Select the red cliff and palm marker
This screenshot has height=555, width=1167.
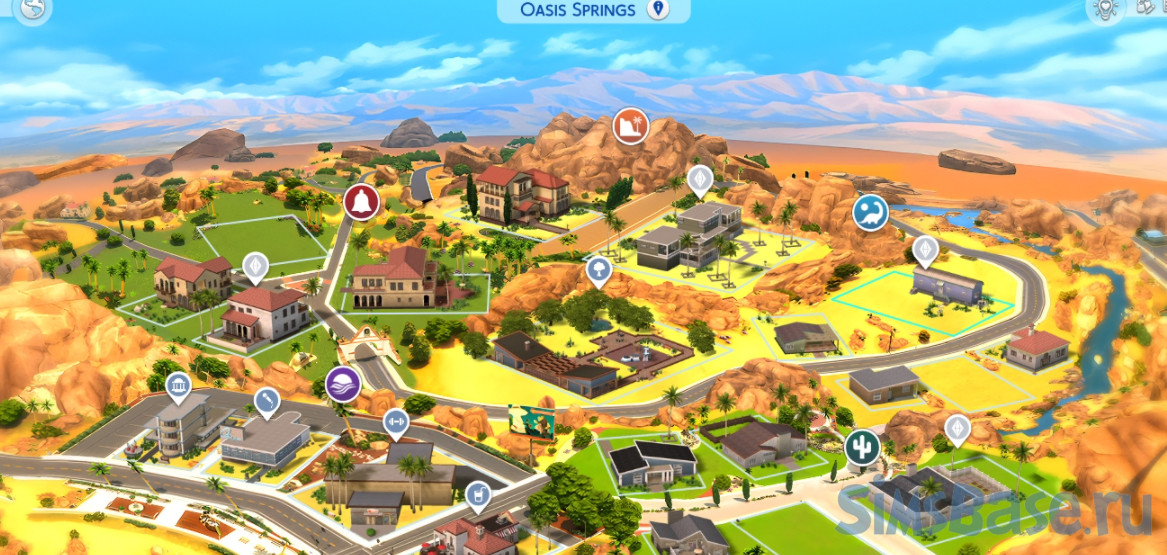[630, 126]
